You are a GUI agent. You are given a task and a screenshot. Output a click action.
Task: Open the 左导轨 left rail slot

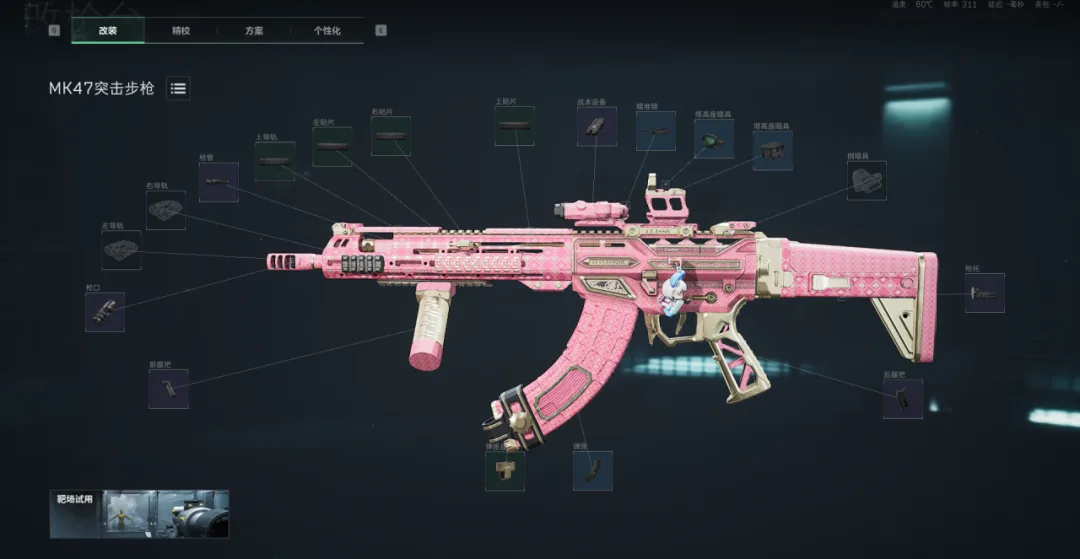pyautogui.click(x=121, y=250)
